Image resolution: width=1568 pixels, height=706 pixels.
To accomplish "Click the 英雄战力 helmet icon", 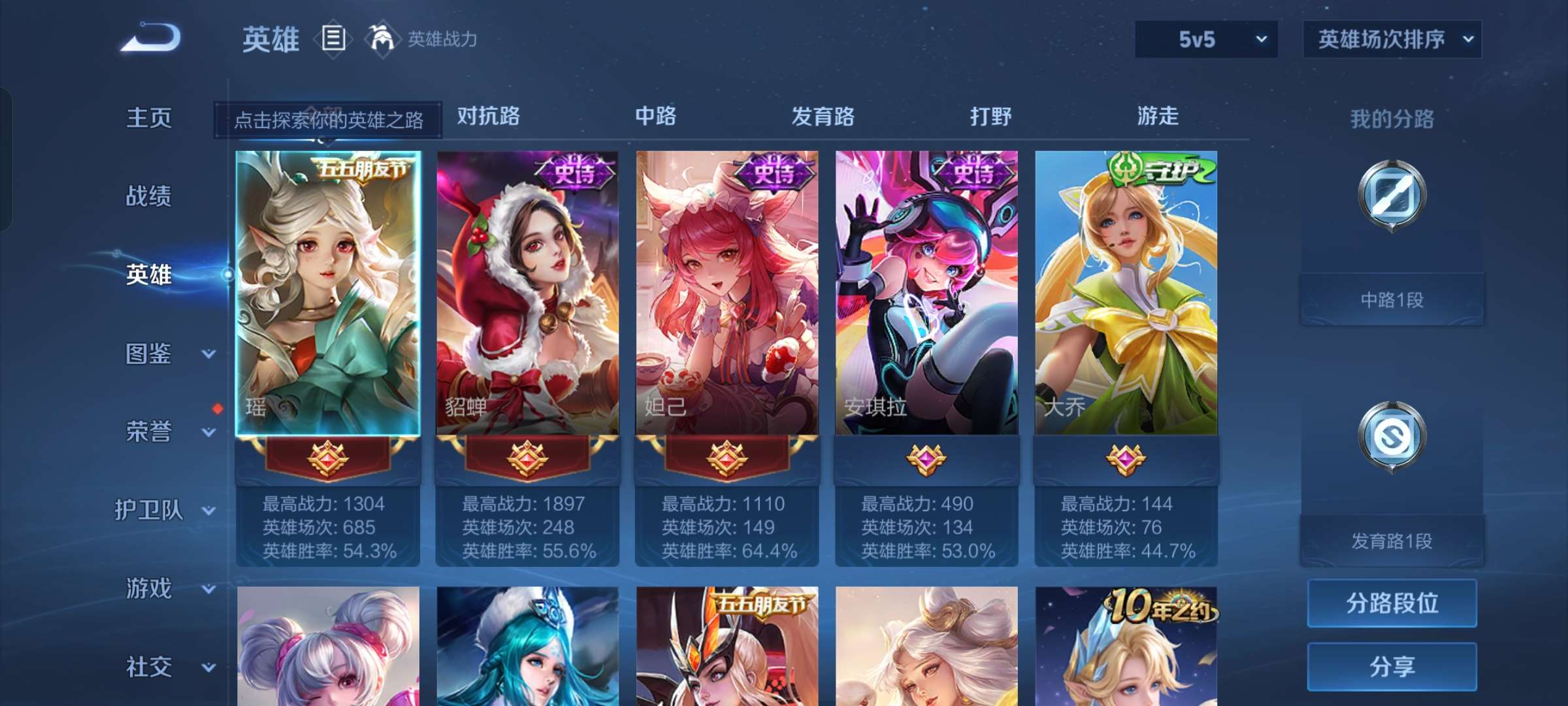I will tap(381, 39).
